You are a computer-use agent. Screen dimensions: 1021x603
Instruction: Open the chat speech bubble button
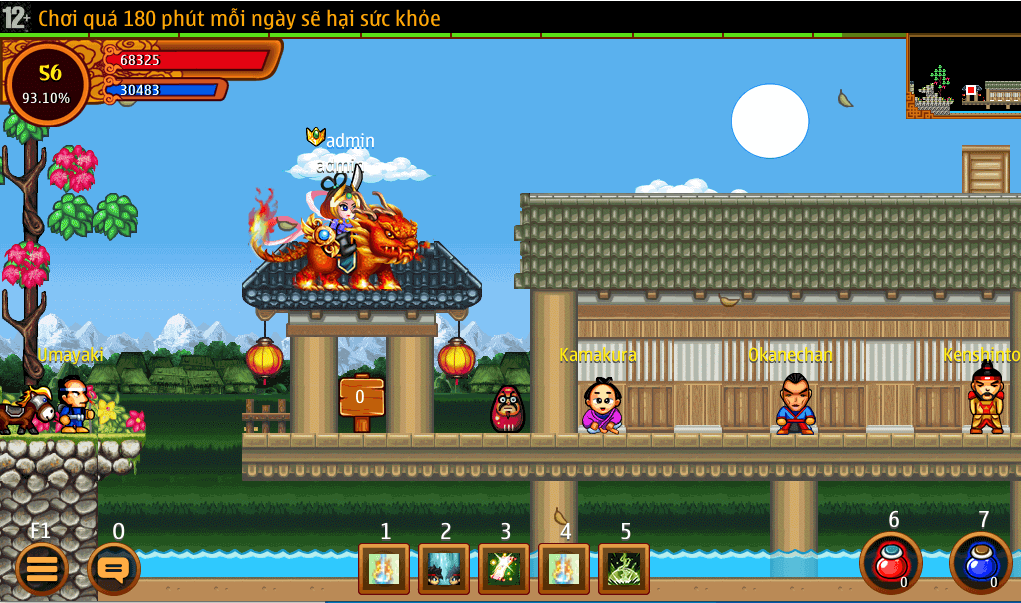[114, 569]
